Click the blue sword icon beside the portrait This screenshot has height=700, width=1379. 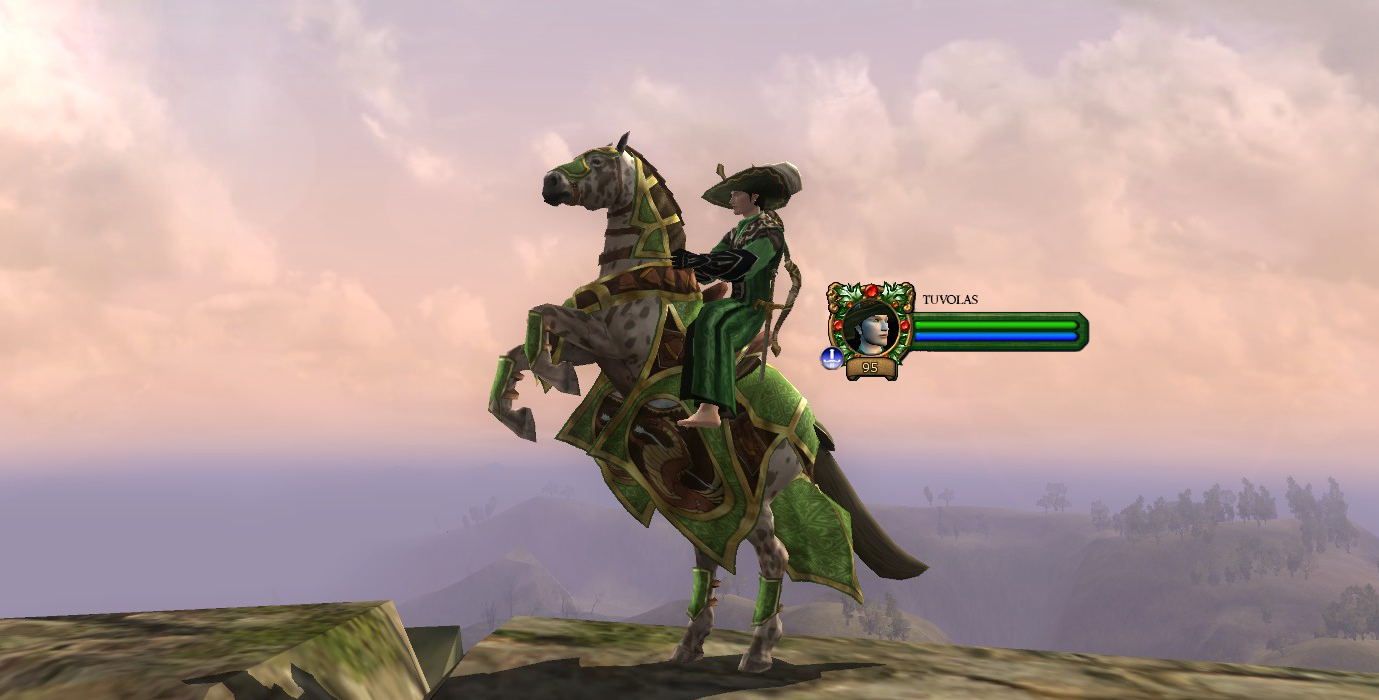point(831,358)
